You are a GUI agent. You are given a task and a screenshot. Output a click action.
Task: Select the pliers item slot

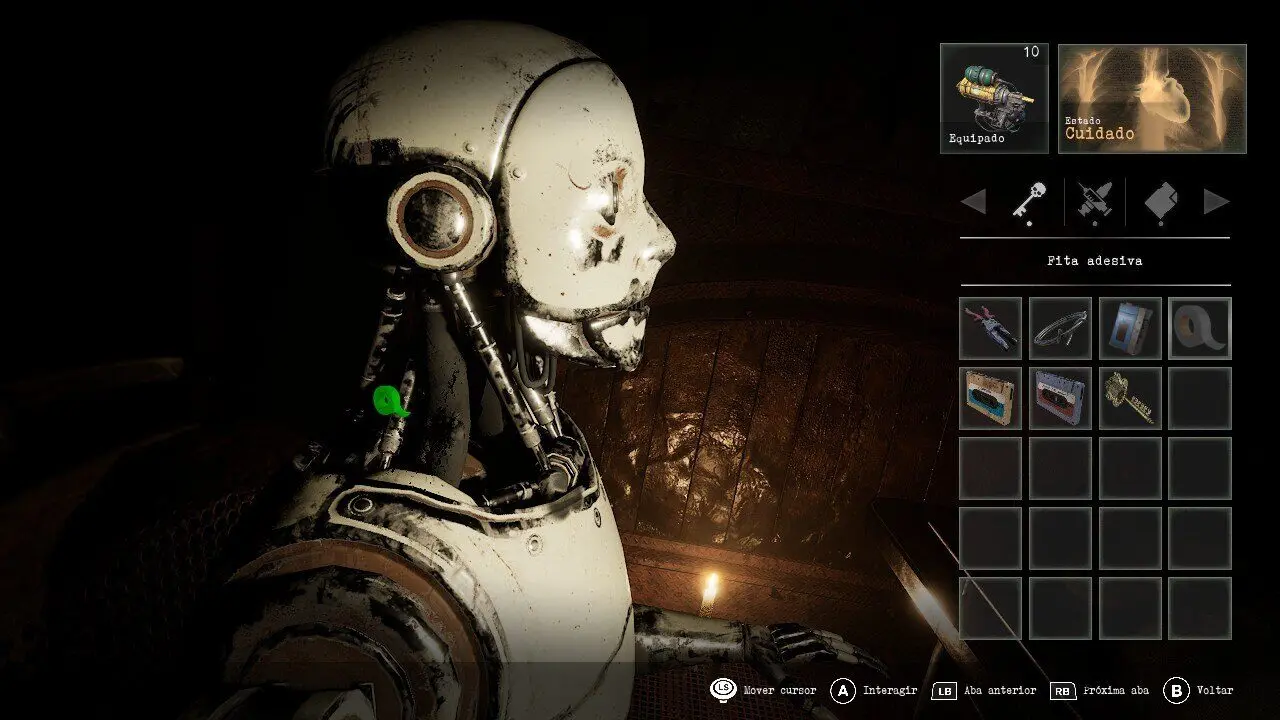990,328
